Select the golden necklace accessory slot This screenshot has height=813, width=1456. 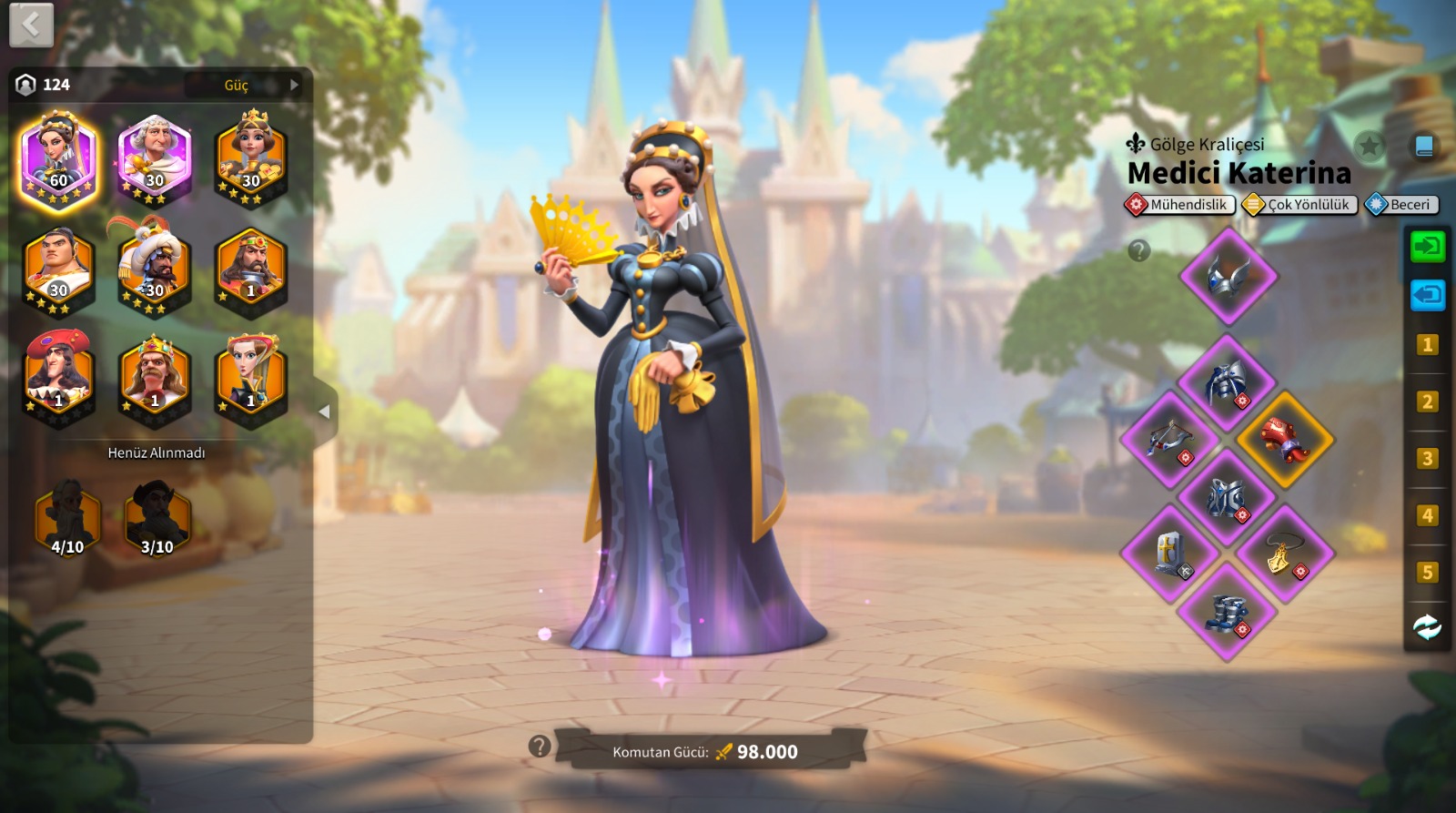point(1285,554)
